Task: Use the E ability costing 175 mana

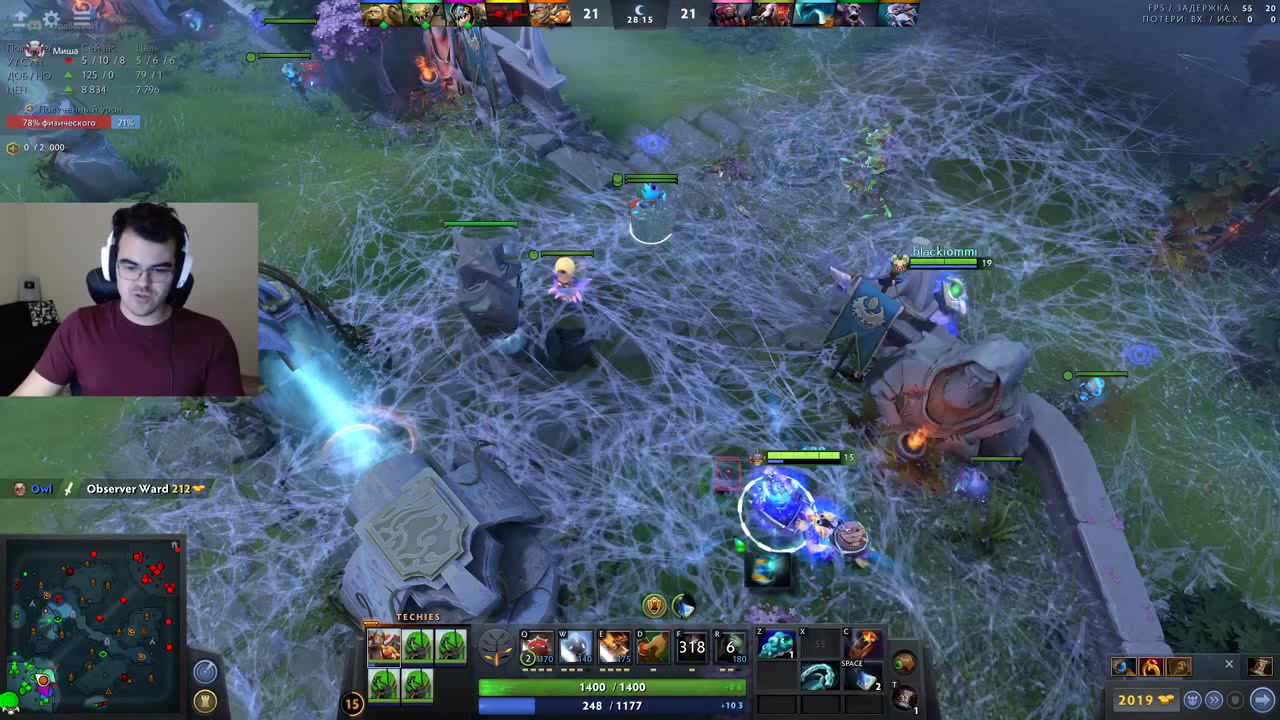Action: coord(614,647)
